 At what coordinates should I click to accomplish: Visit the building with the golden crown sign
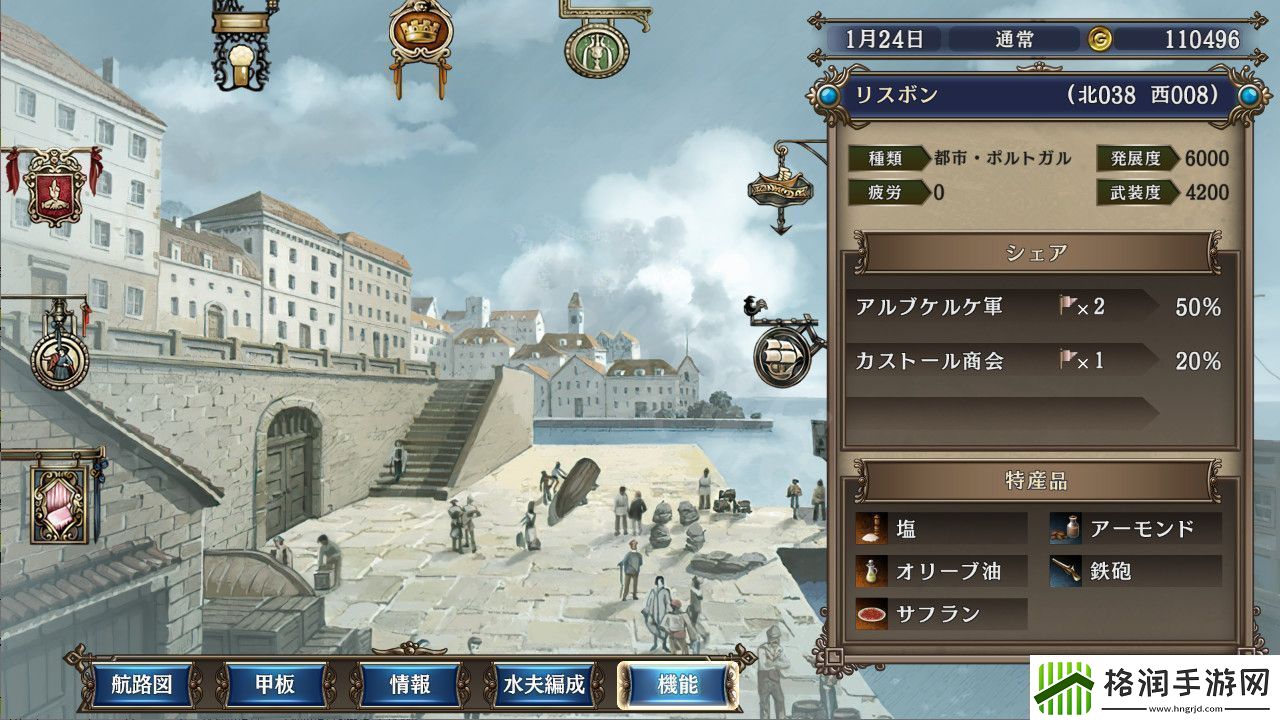[420, 34]
